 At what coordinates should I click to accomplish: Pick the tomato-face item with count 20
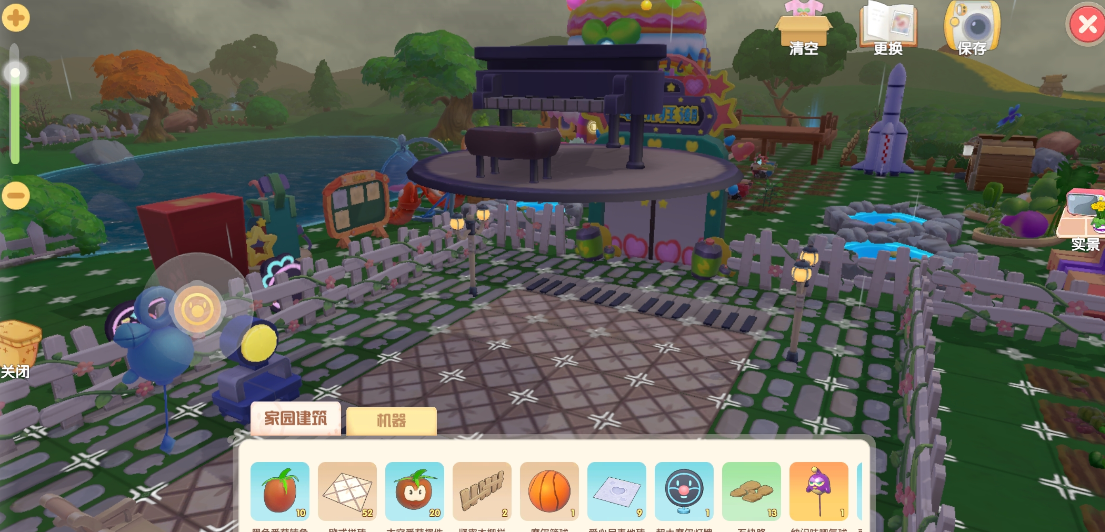tap(414, 492)
